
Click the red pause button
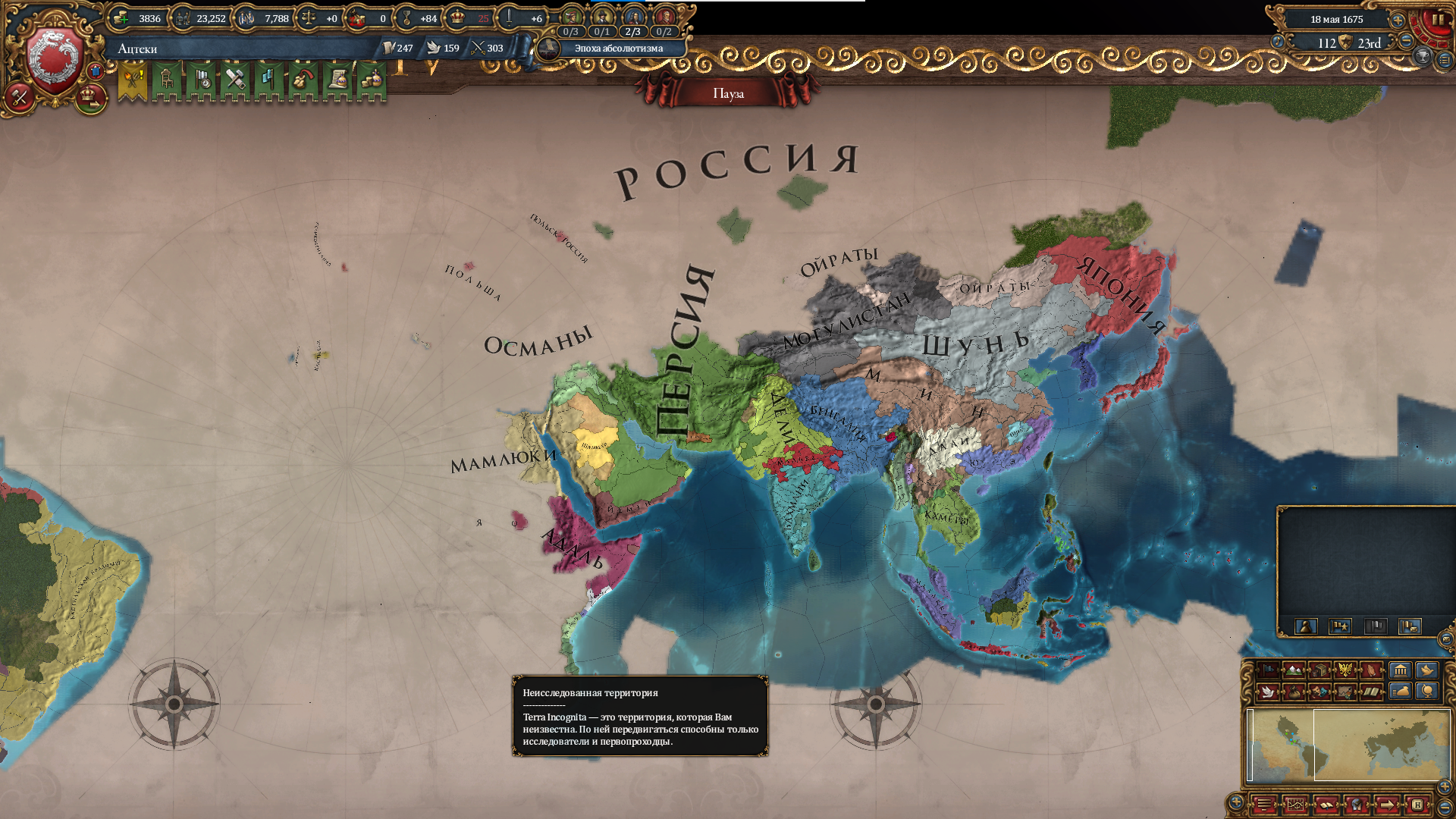click(x=1436, y=20)
